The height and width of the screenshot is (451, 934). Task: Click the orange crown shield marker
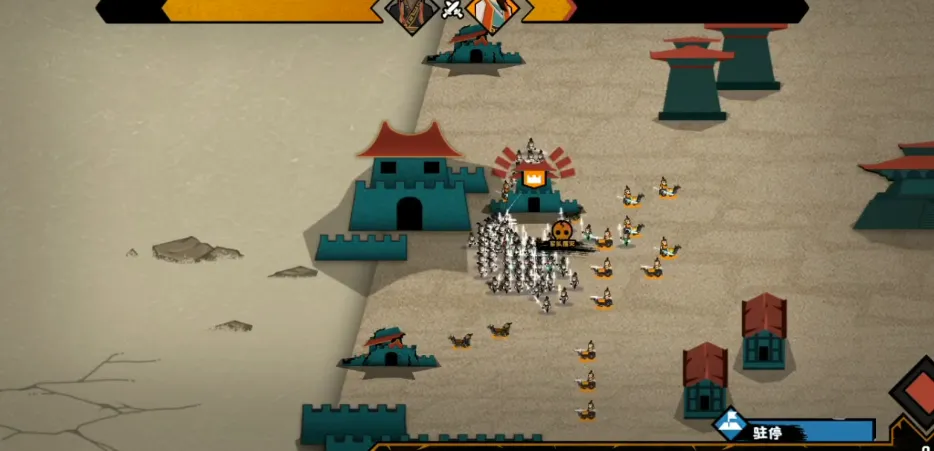point(534,179)
